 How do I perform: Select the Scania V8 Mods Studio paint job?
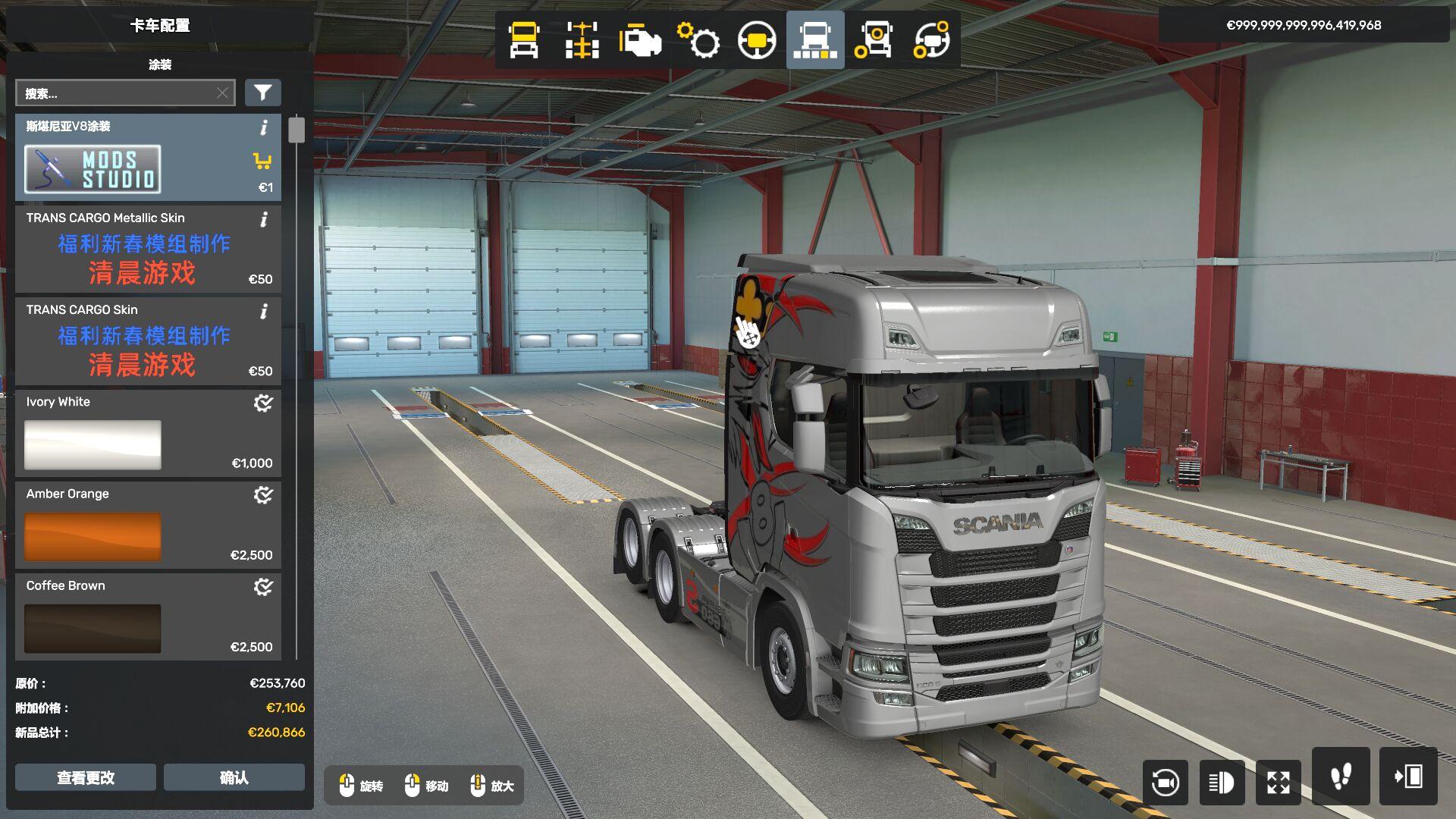pyautogui.click(x=148, y=158)
